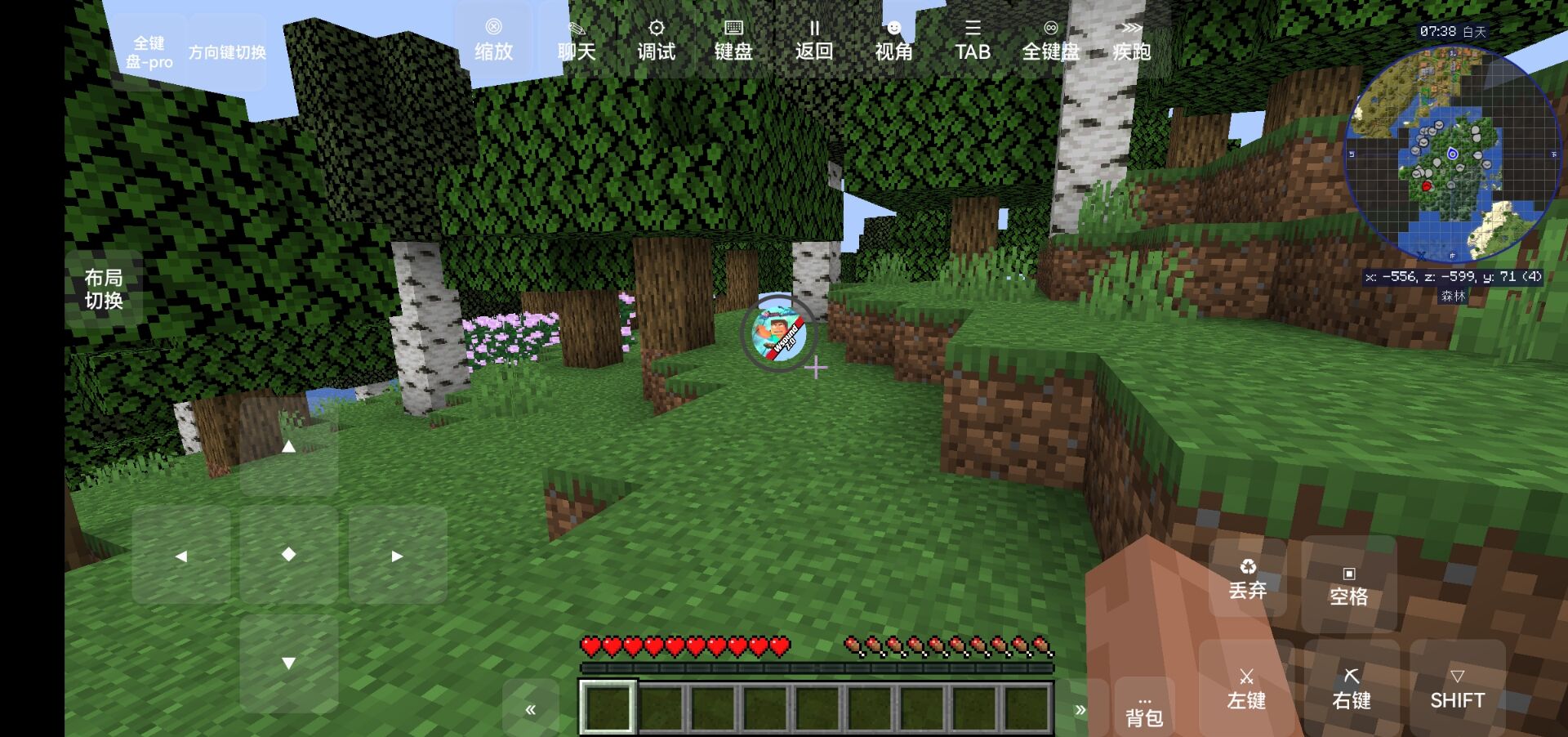1568x737 pixels.
Task: Toggle the 调试 debug button
Action: [656, 40]
